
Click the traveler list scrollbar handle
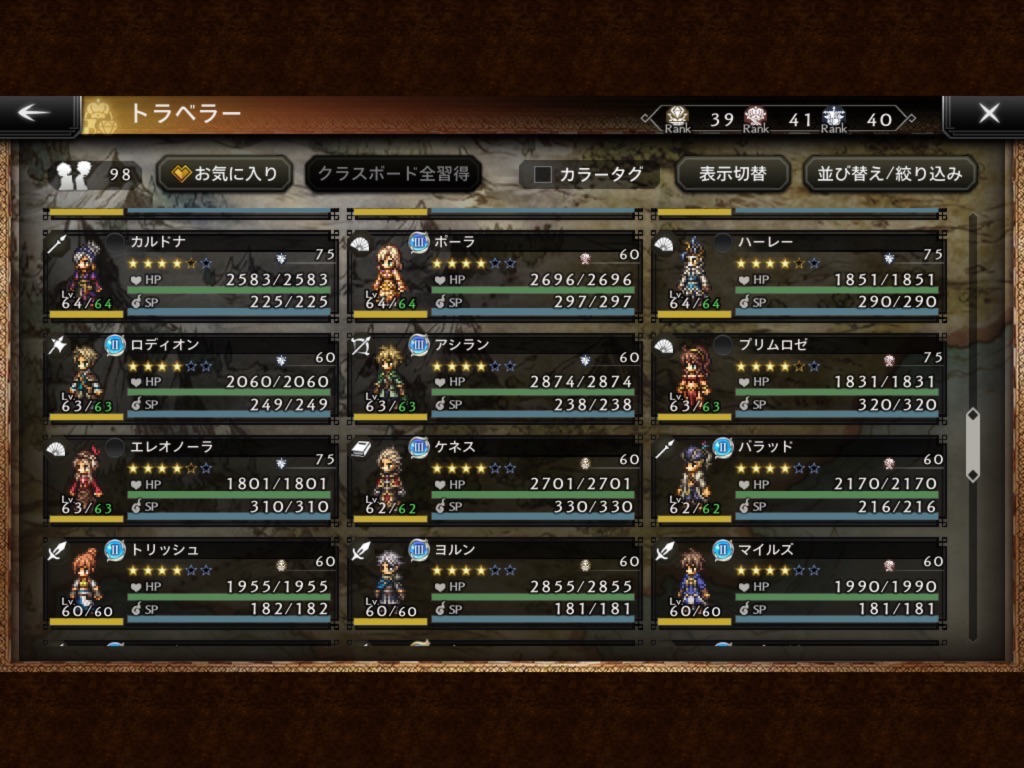[973, 445]
